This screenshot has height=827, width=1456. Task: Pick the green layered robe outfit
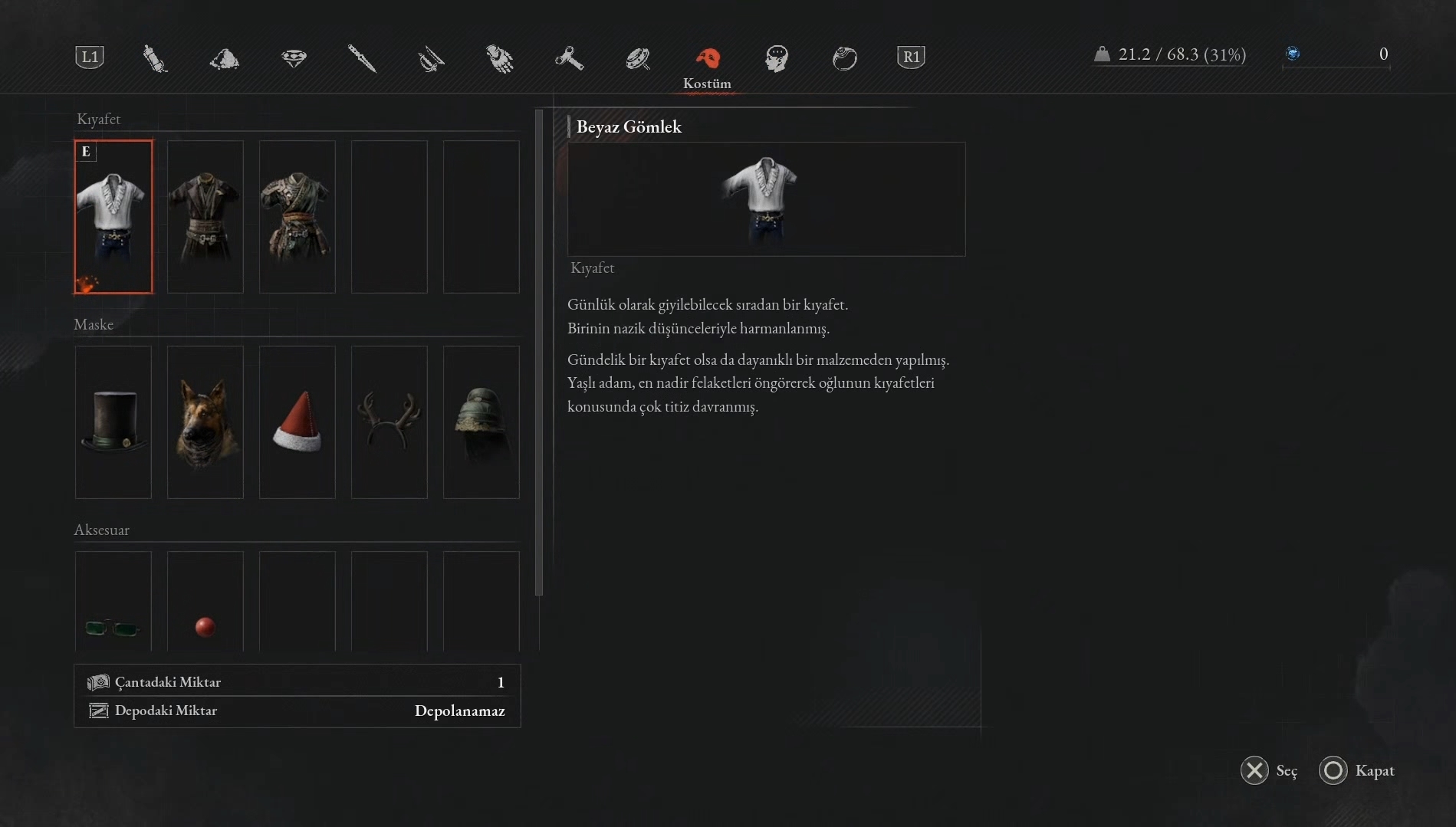point(297,216)
